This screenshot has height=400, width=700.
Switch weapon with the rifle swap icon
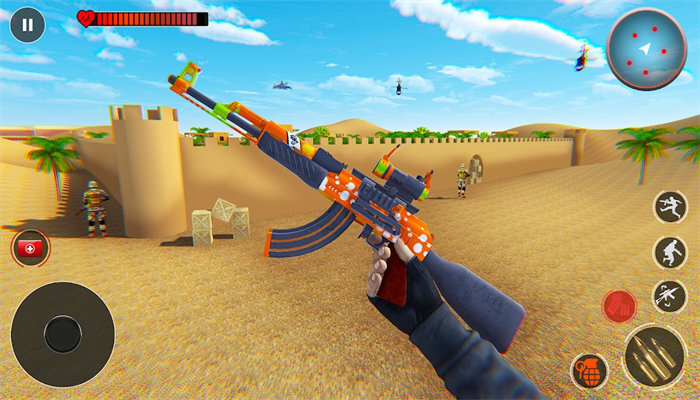(x=669, y=295)
